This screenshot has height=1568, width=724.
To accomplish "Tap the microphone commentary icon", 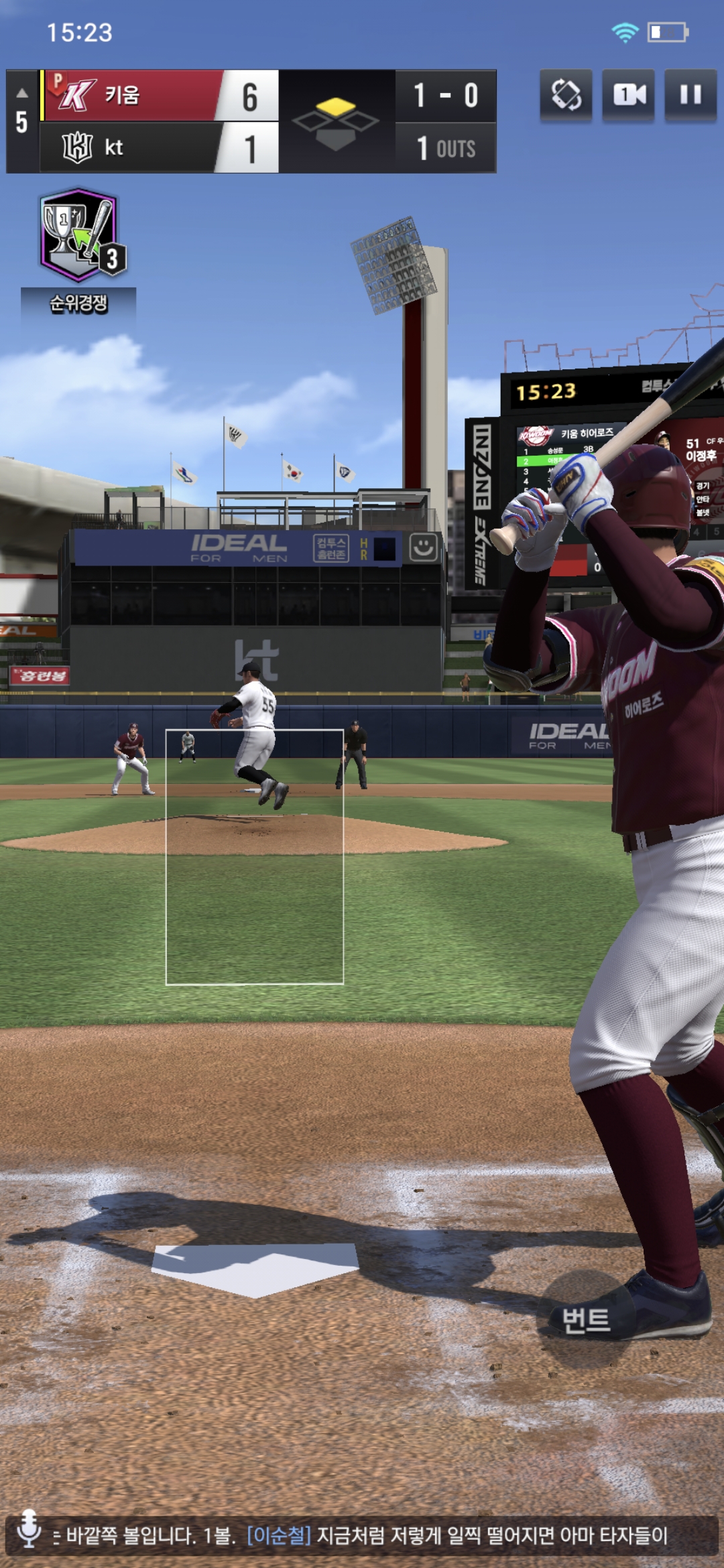I will click(x=29, y=1528).
